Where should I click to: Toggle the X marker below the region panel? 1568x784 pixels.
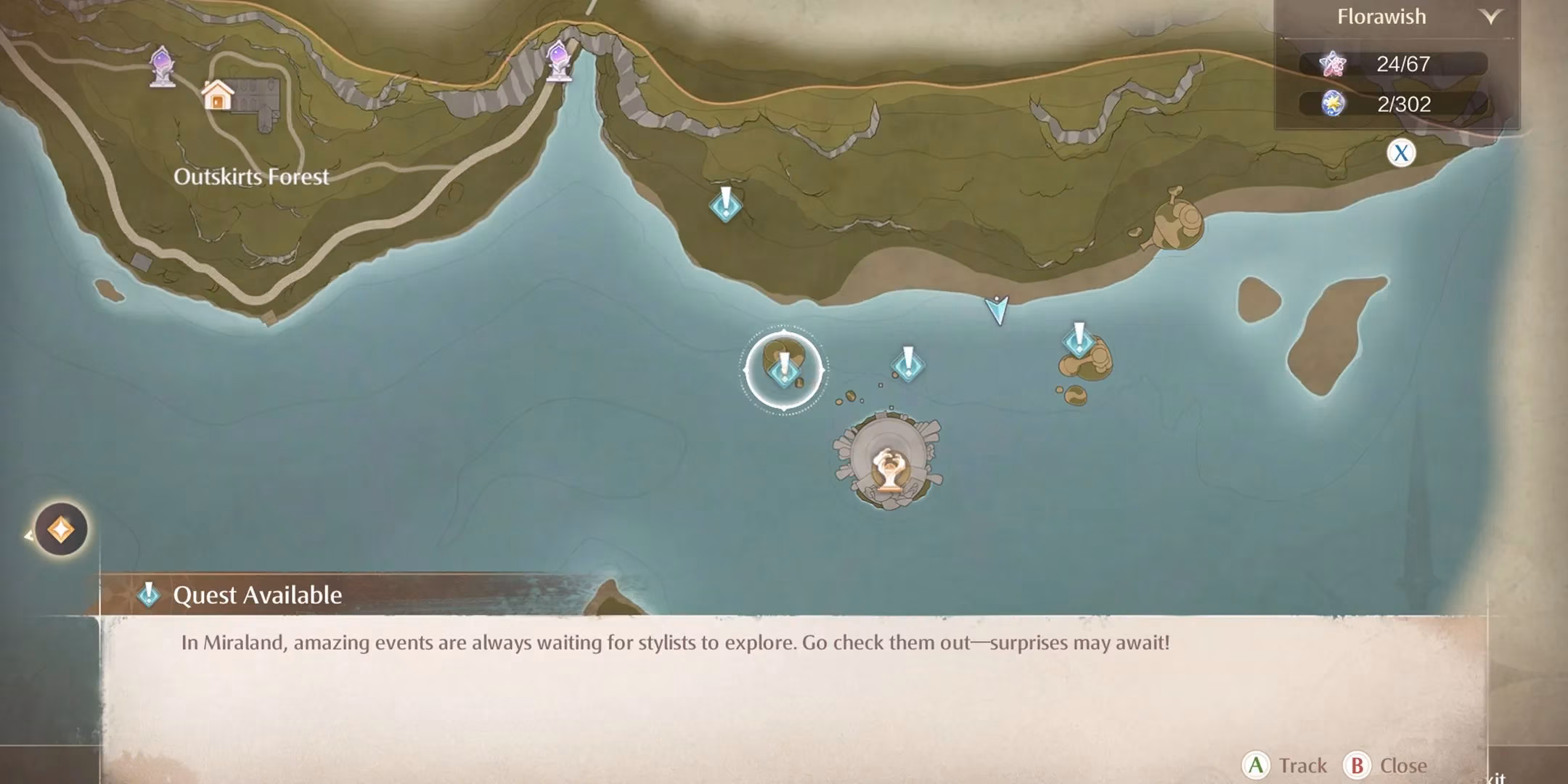tap(1401, 152)
